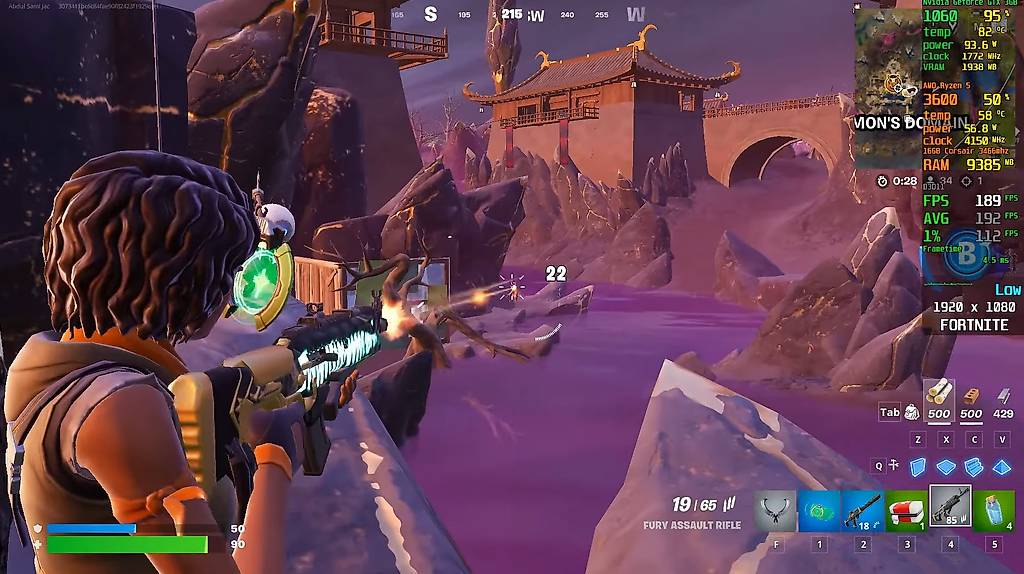Choose the pyramid roof building piece

pyautogui.click(x=1002, y=466)
